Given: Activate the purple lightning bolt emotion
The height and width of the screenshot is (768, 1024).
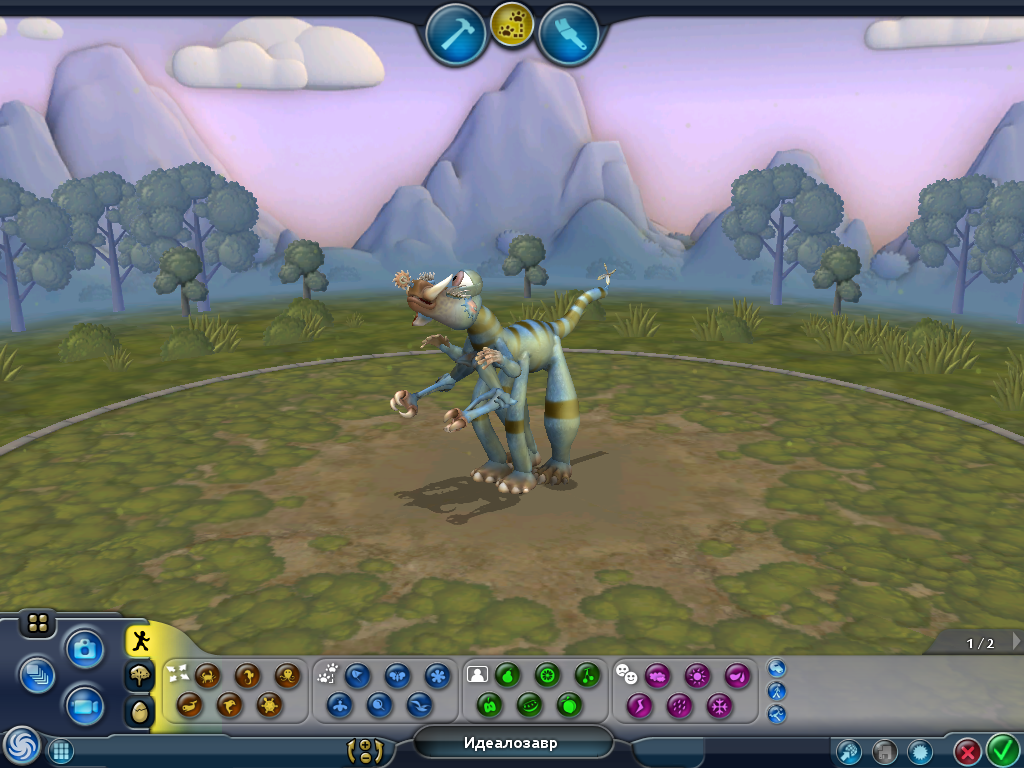Looking at the screenshot, I should pos(640,706).
